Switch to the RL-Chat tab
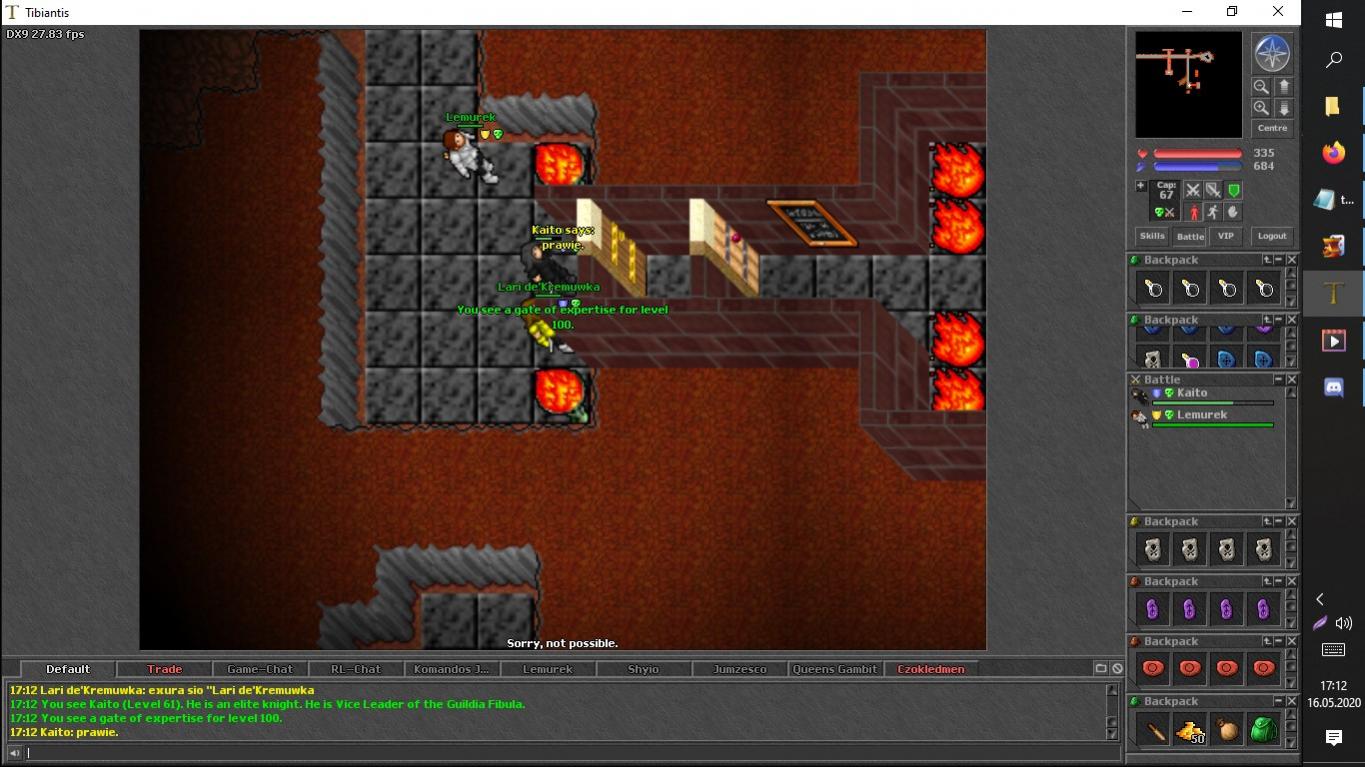1365x767 pixels. point(355,669)
